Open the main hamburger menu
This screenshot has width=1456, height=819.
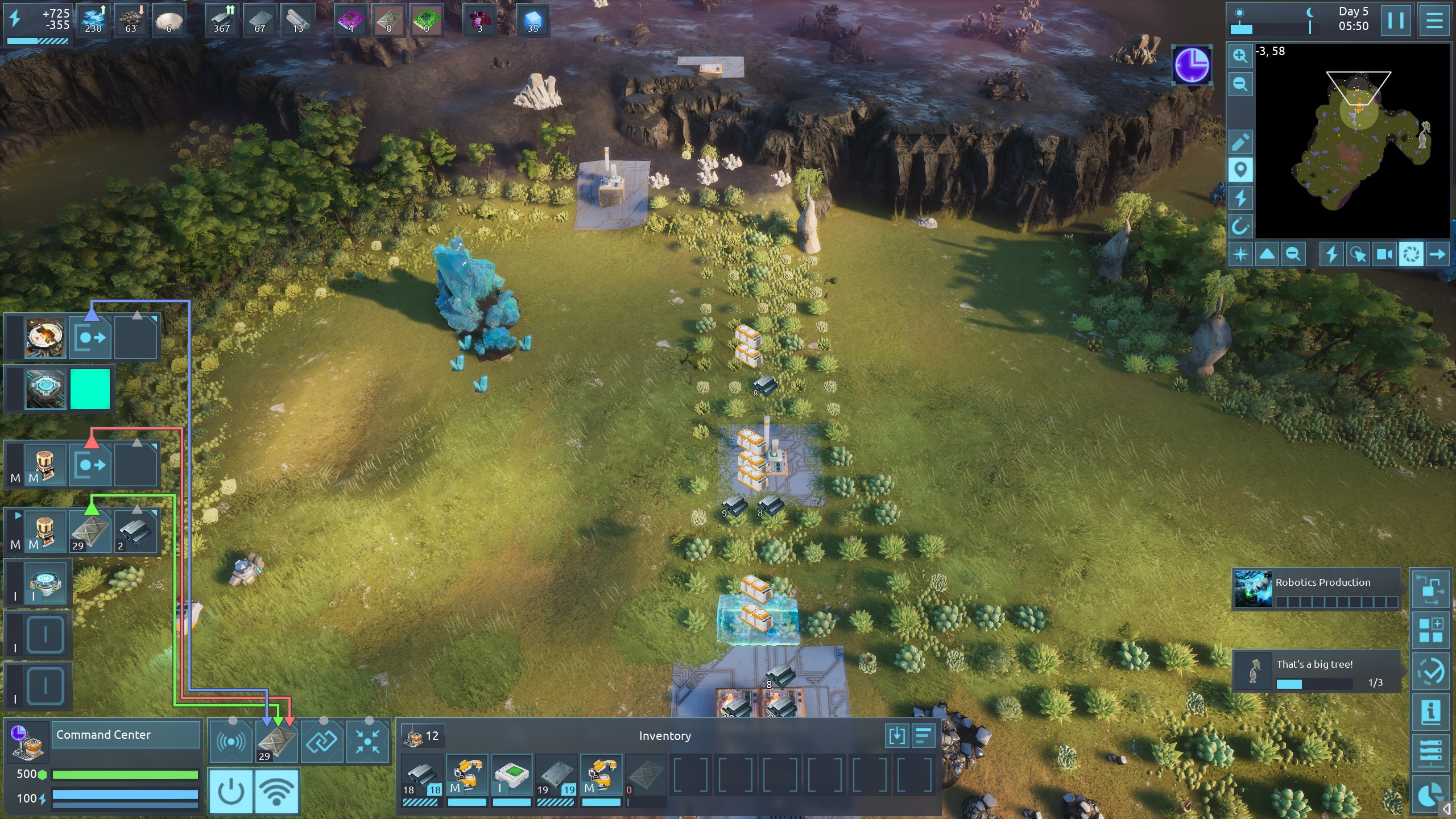pyautogui.click(x=1434, y=20)
